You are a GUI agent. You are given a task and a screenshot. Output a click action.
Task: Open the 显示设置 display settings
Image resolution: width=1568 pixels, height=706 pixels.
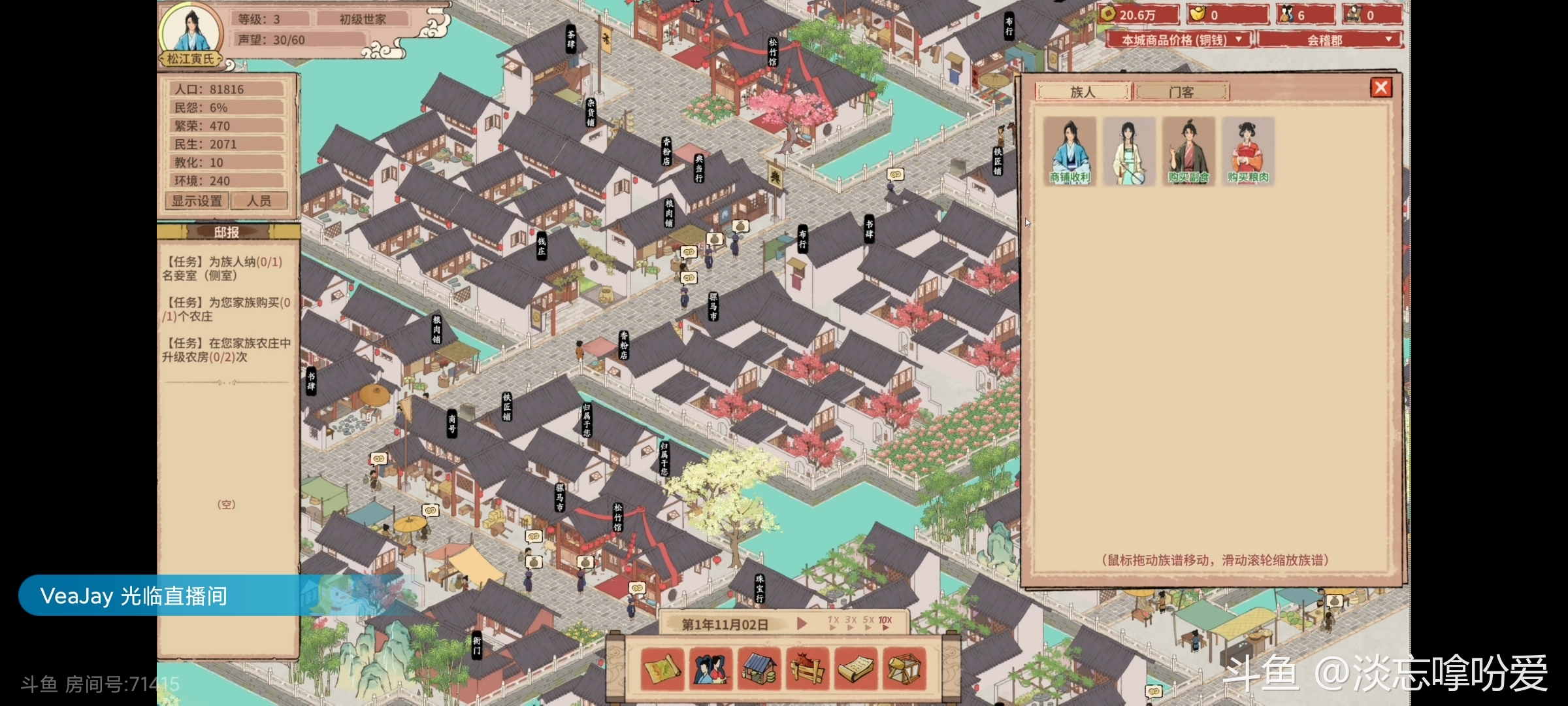coord(197,201)
